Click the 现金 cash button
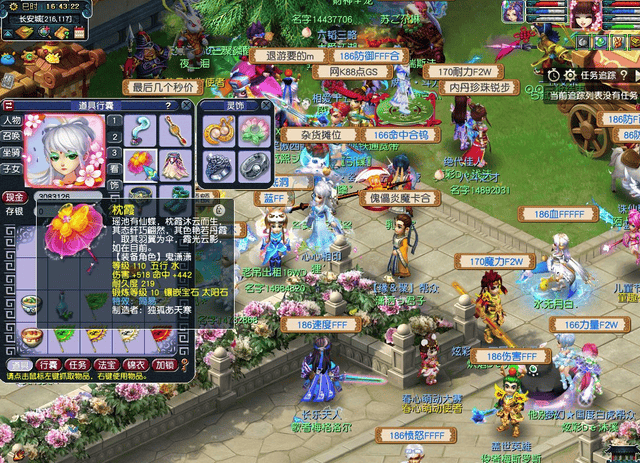Screen dimensions: 640x463 (14, 197)
